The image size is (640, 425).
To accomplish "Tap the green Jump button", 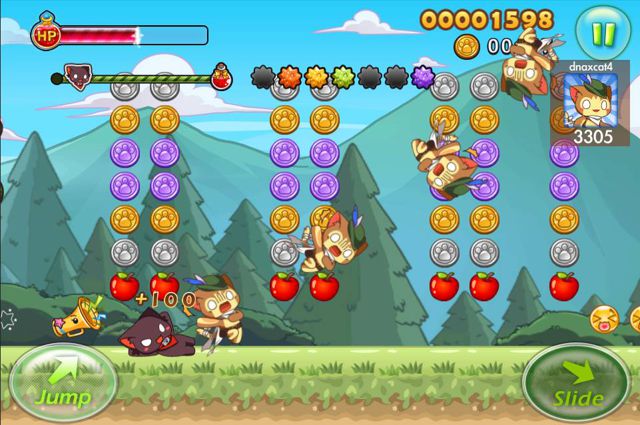I will tap(62, 382).
